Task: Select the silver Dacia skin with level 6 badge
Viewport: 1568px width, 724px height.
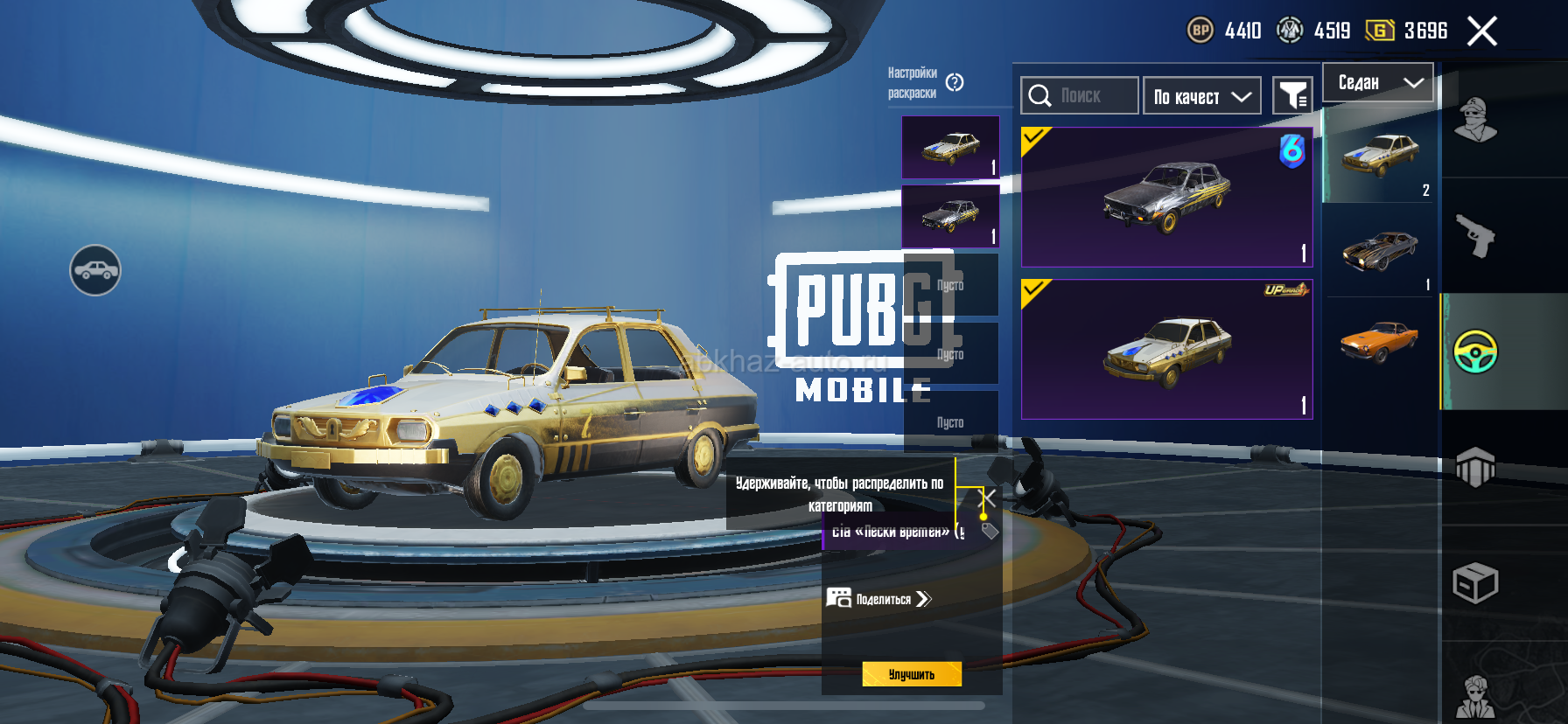Action: [1166, 197]
